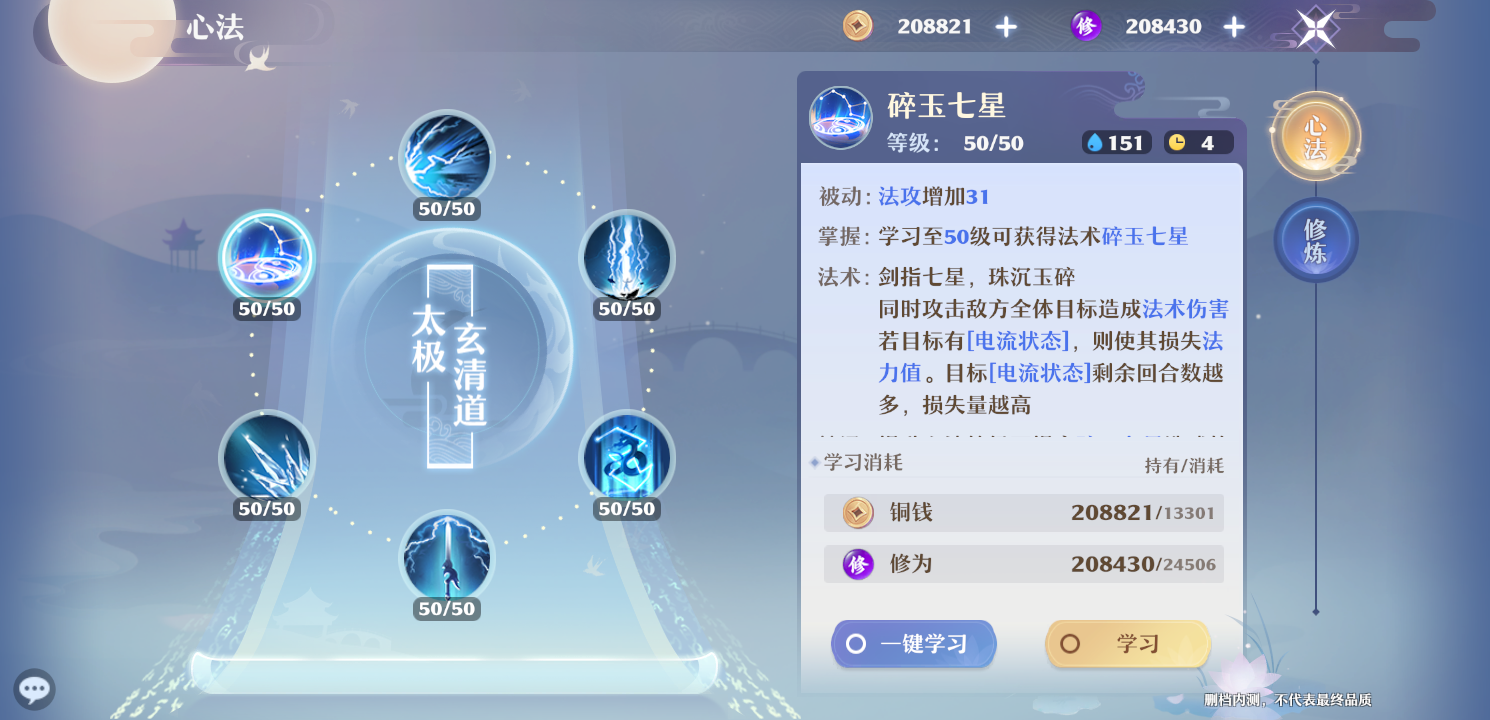
Task: Click the plus button next to 208821 coins
Action: 1005,26
